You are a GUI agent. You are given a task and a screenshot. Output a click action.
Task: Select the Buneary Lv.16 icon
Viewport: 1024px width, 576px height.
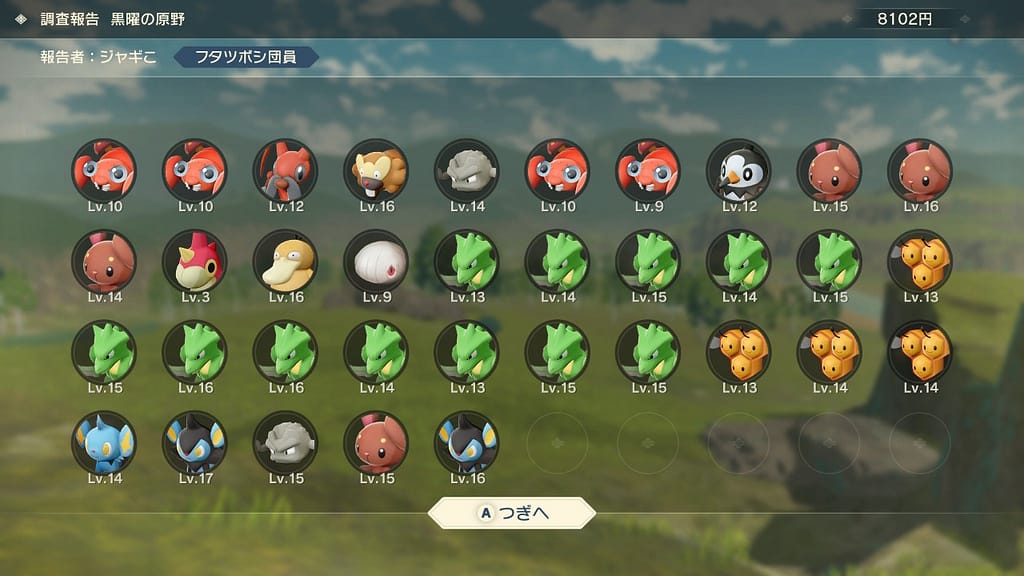click(919, 171)
